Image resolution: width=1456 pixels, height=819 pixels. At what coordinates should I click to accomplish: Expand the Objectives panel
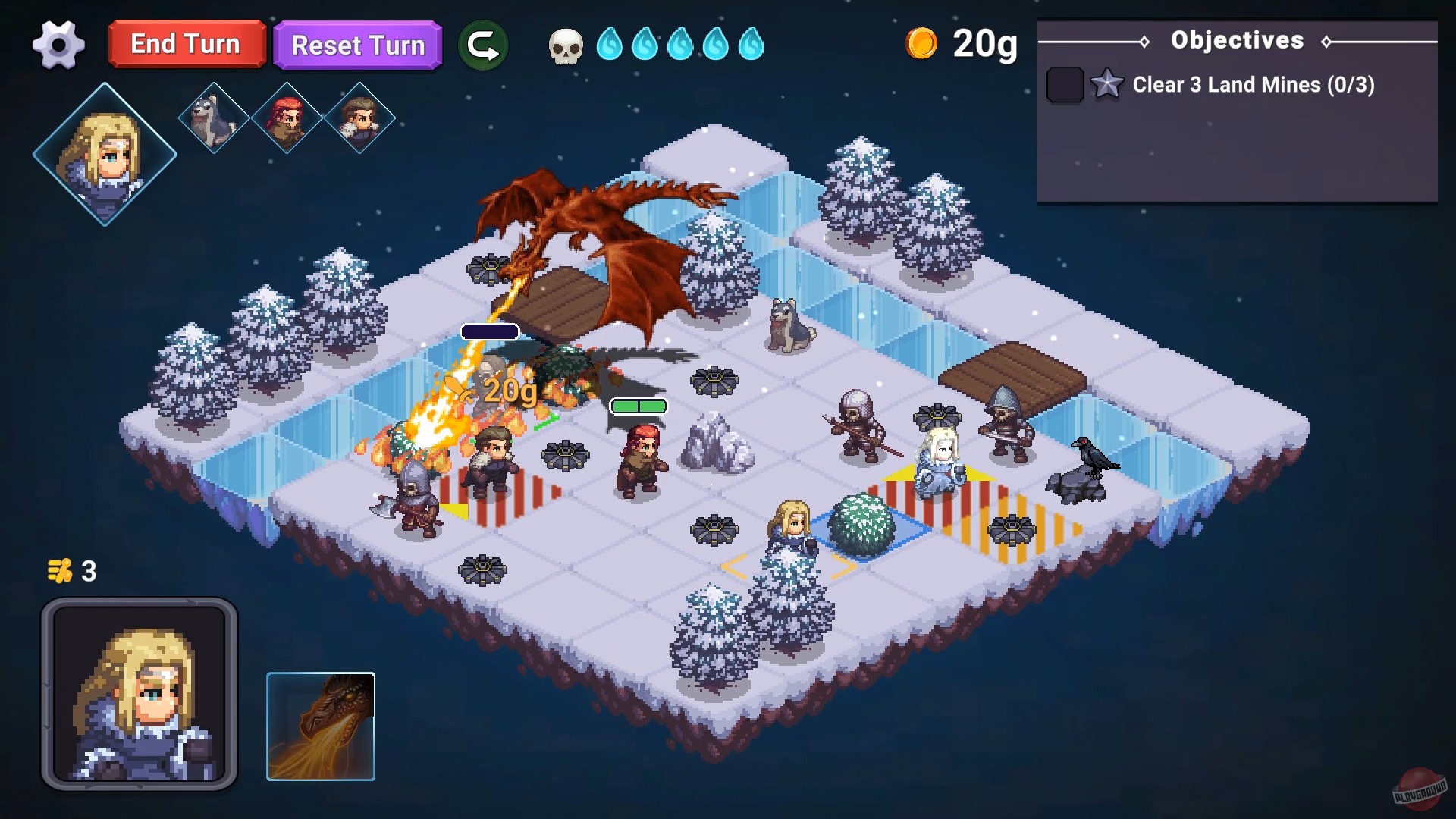(1238, 40)
